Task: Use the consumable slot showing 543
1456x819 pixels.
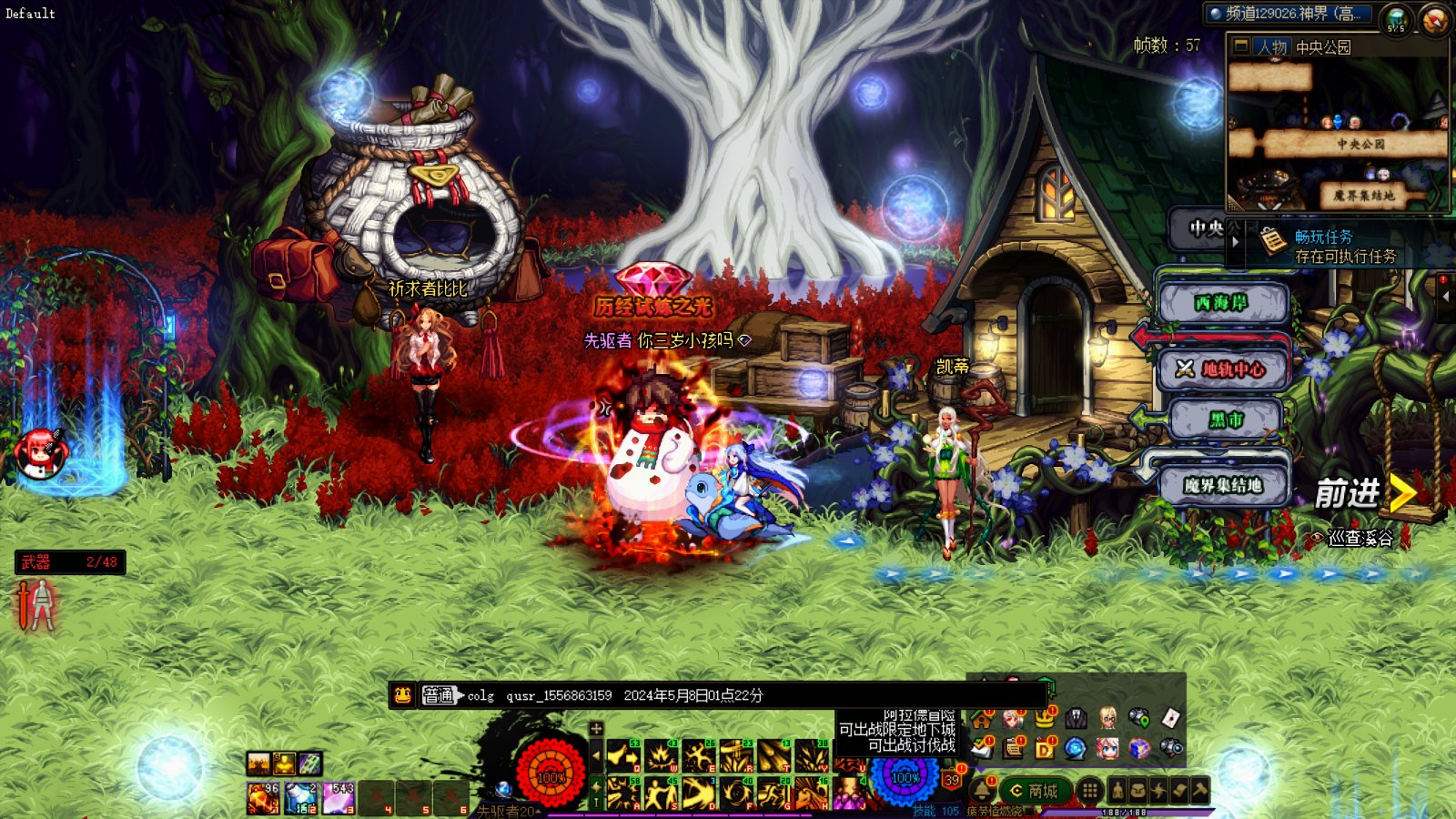Action: tap(338, 797)
